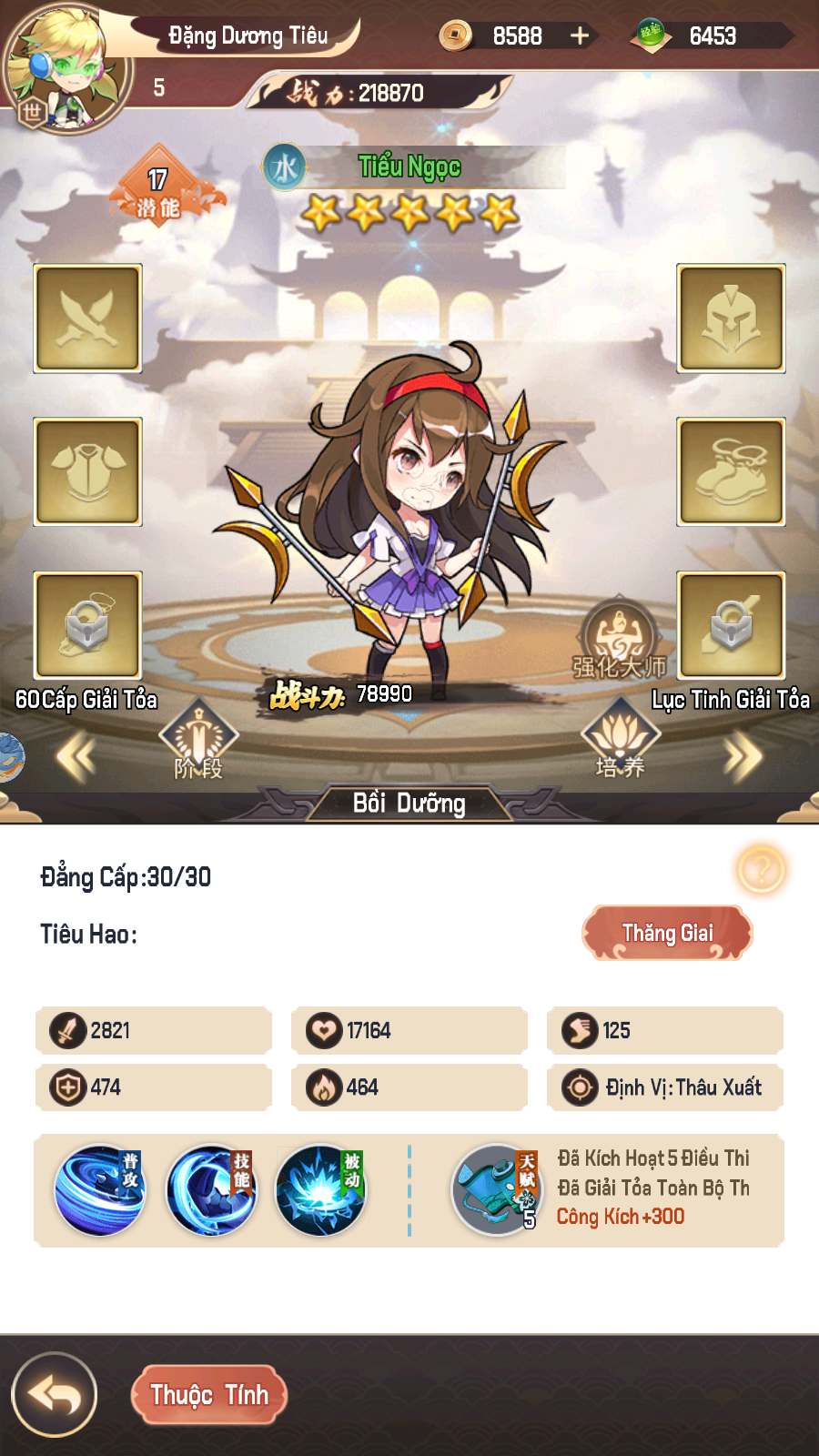Screen dimensions: 819x1456
Task: Add more gold coins with plus button
Action: pos(580,35)
